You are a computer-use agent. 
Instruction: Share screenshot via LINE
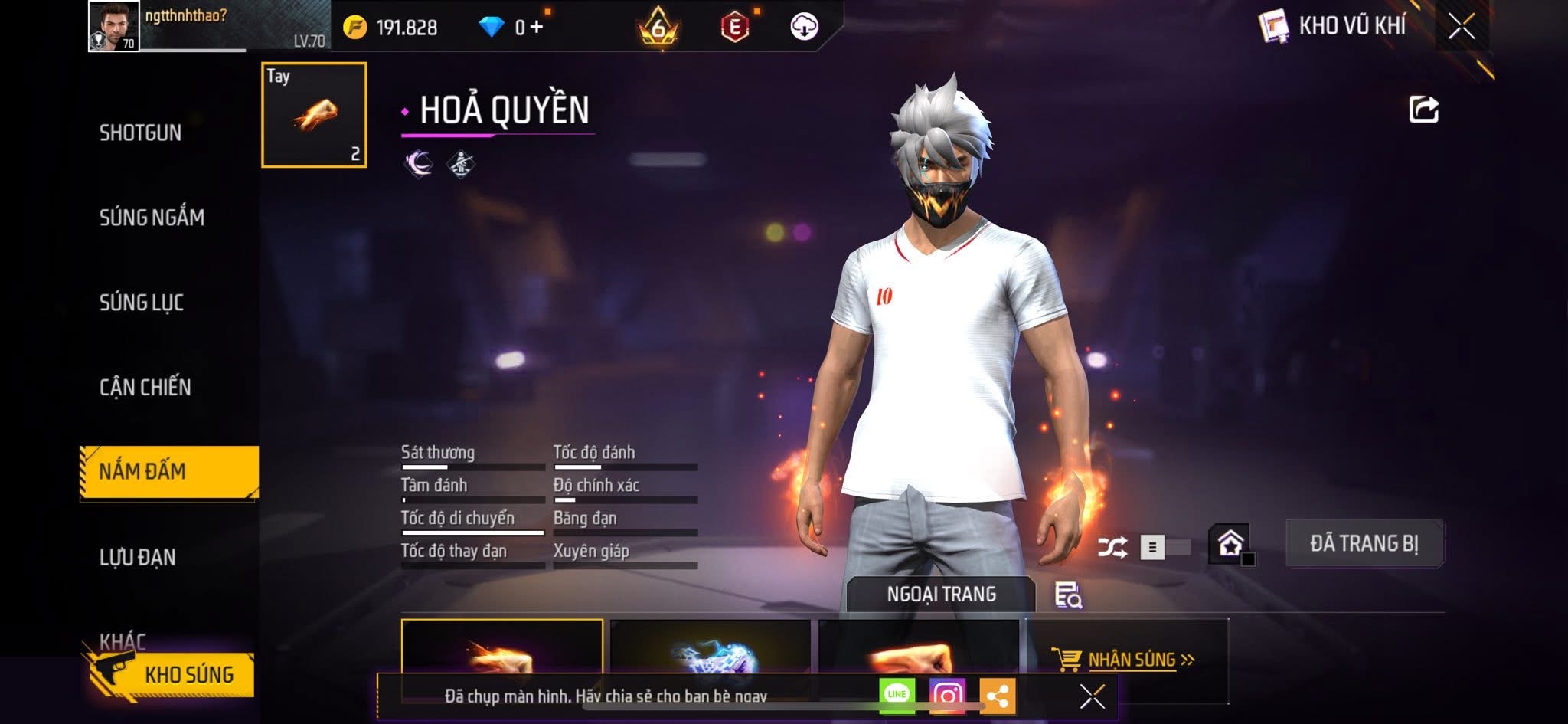coord(897,695)
